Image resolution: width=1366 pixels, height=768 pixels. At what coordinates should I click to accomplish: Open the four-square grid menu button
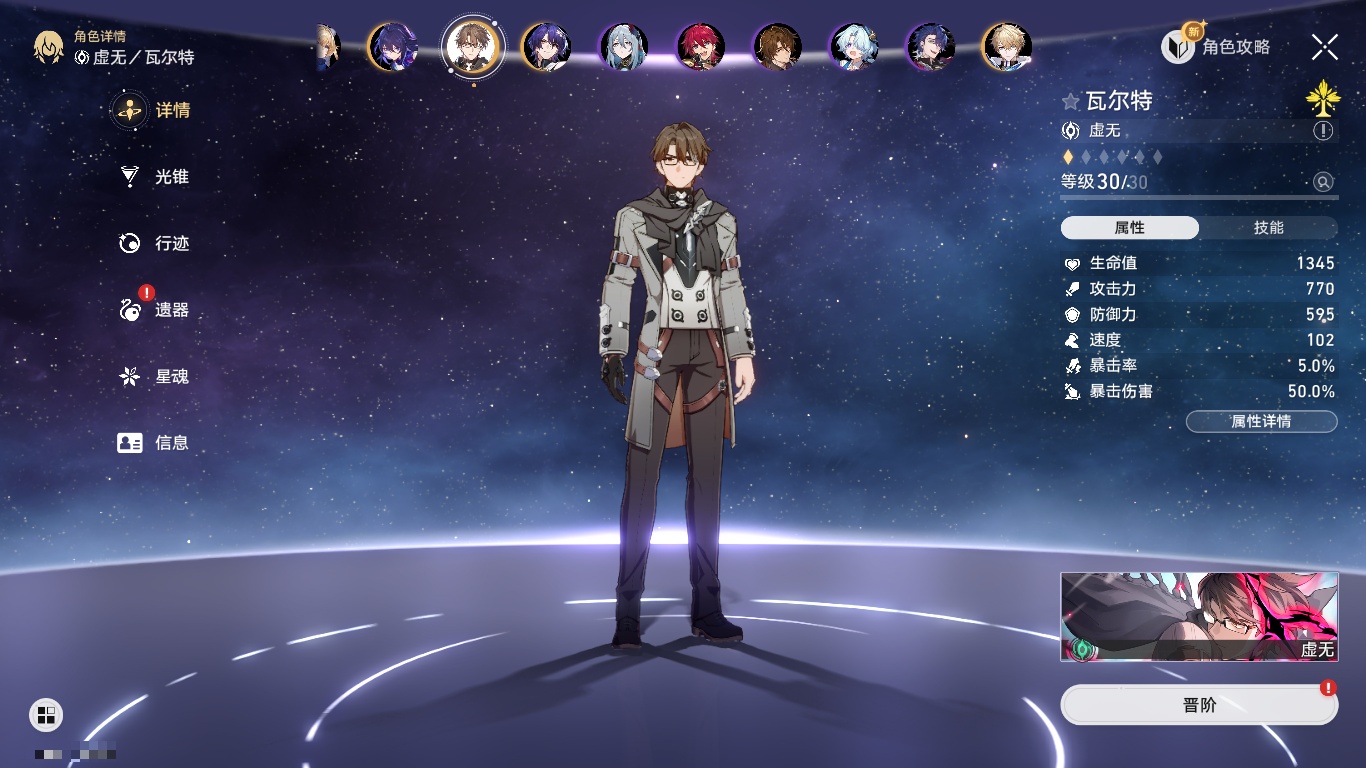(x=46, y=714)
